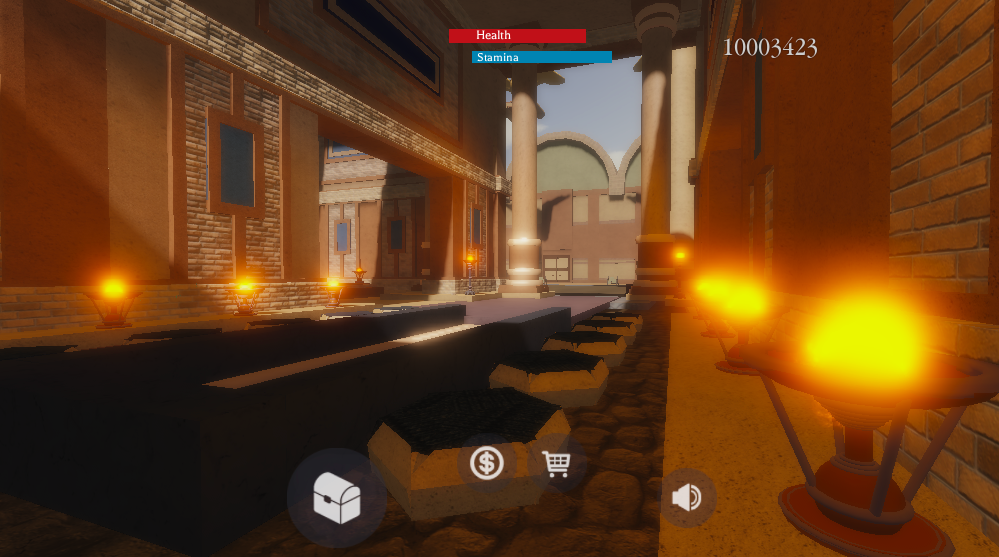999x557 pixels.
Task: Toggle sound with the speaker icon
Action: 687,497
